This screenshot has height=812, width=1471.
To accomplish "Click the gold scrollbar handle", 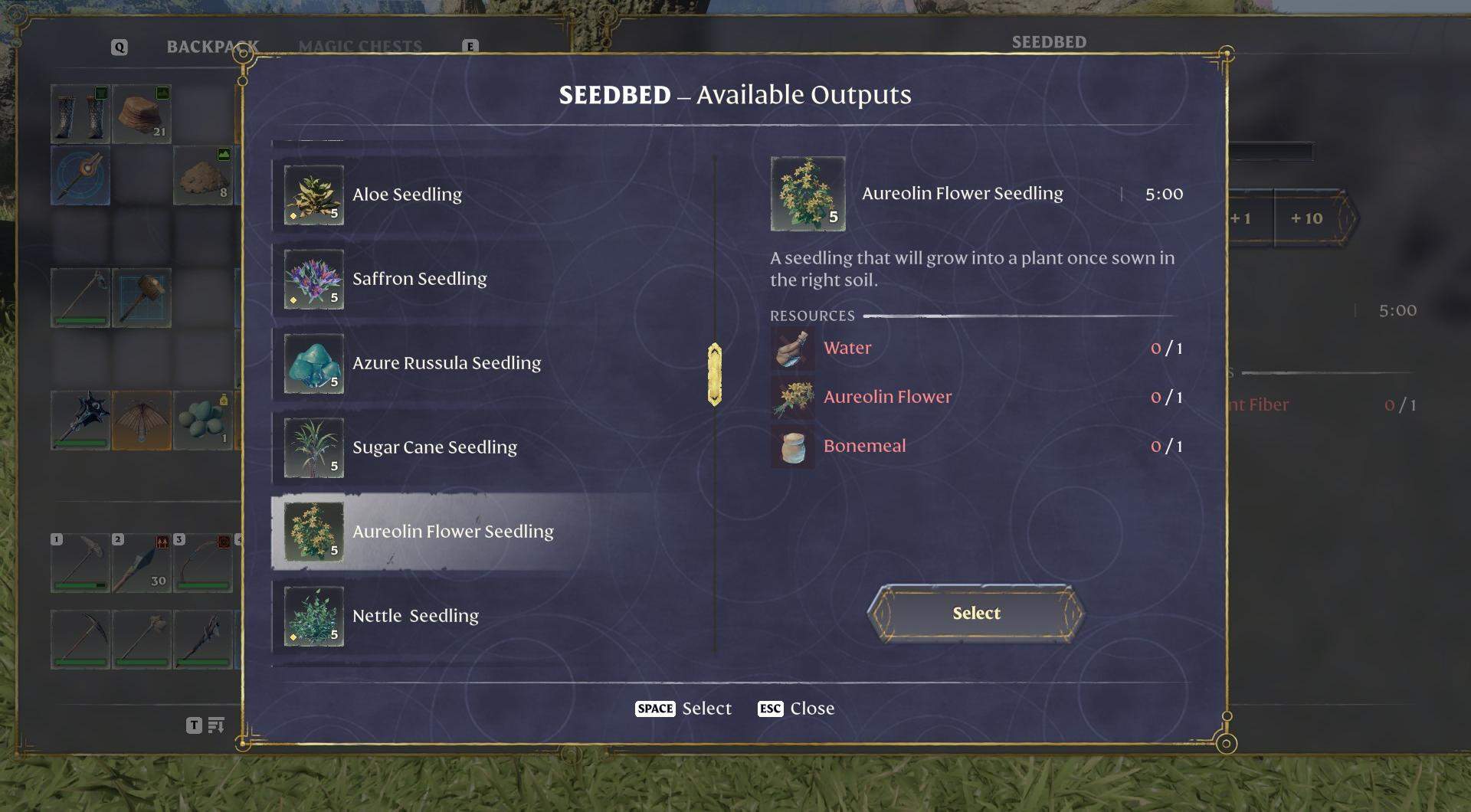I will tap(715, 374).
